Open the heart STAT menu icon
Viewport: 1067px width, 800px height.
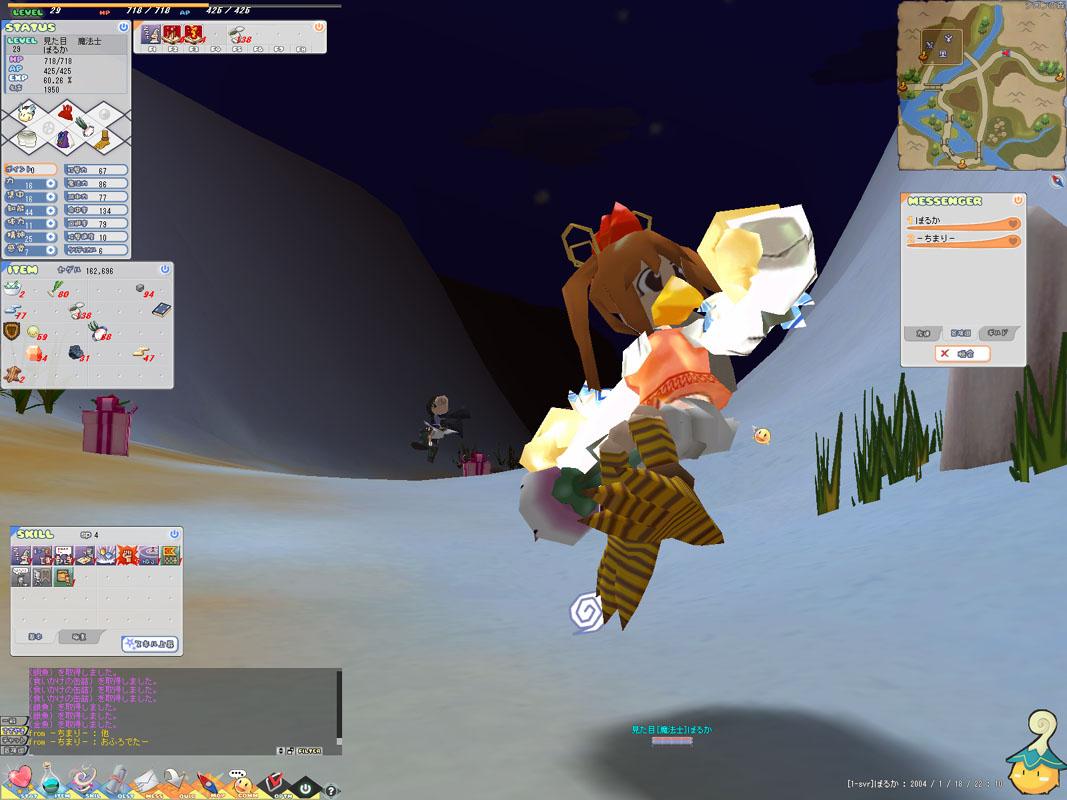(20, 779)
